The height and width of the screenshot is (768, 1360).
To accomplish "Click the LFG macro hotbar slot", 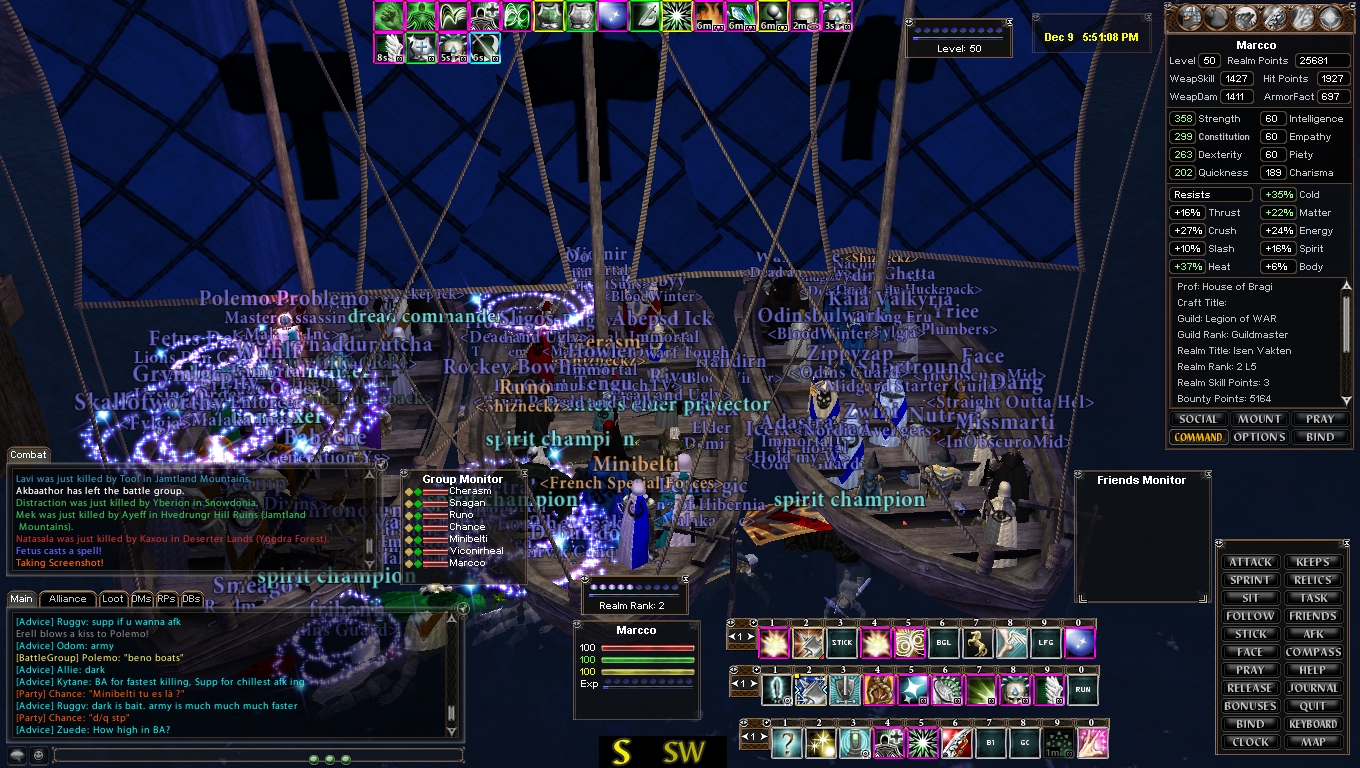I will 1045,643.
